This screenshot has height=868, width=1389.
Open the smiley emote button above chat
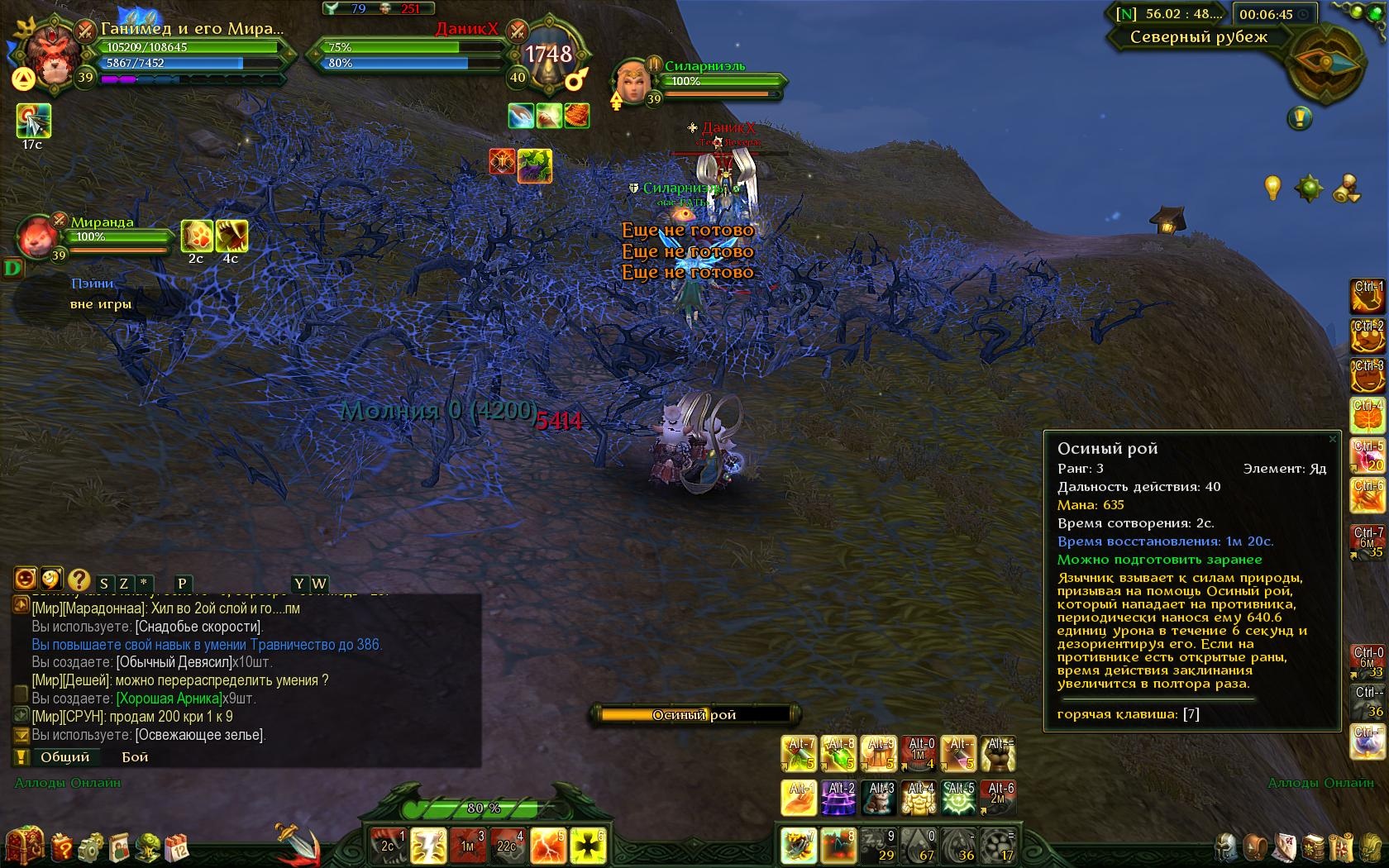25,579
